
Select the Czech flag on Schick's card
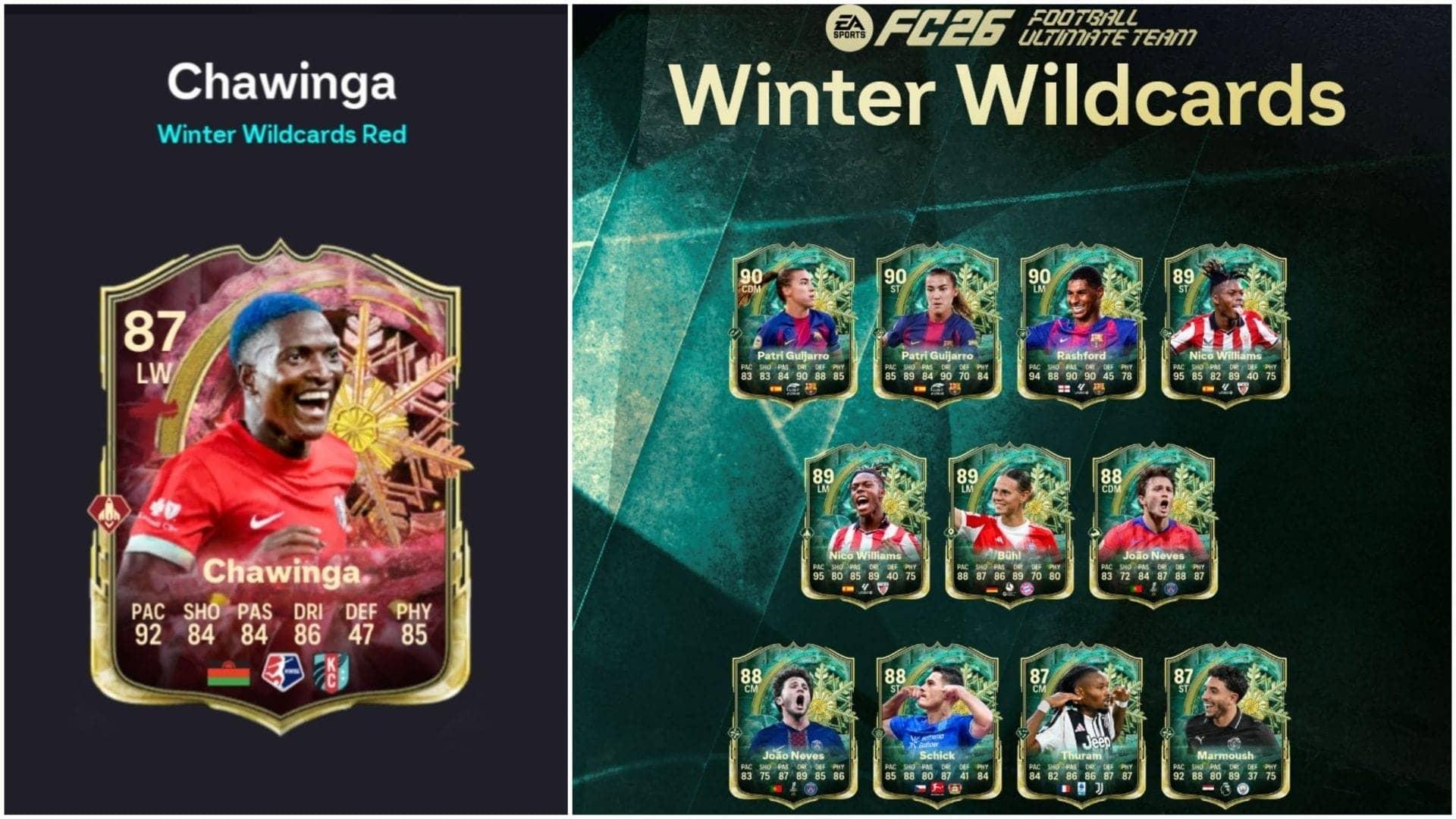point(920,786)
